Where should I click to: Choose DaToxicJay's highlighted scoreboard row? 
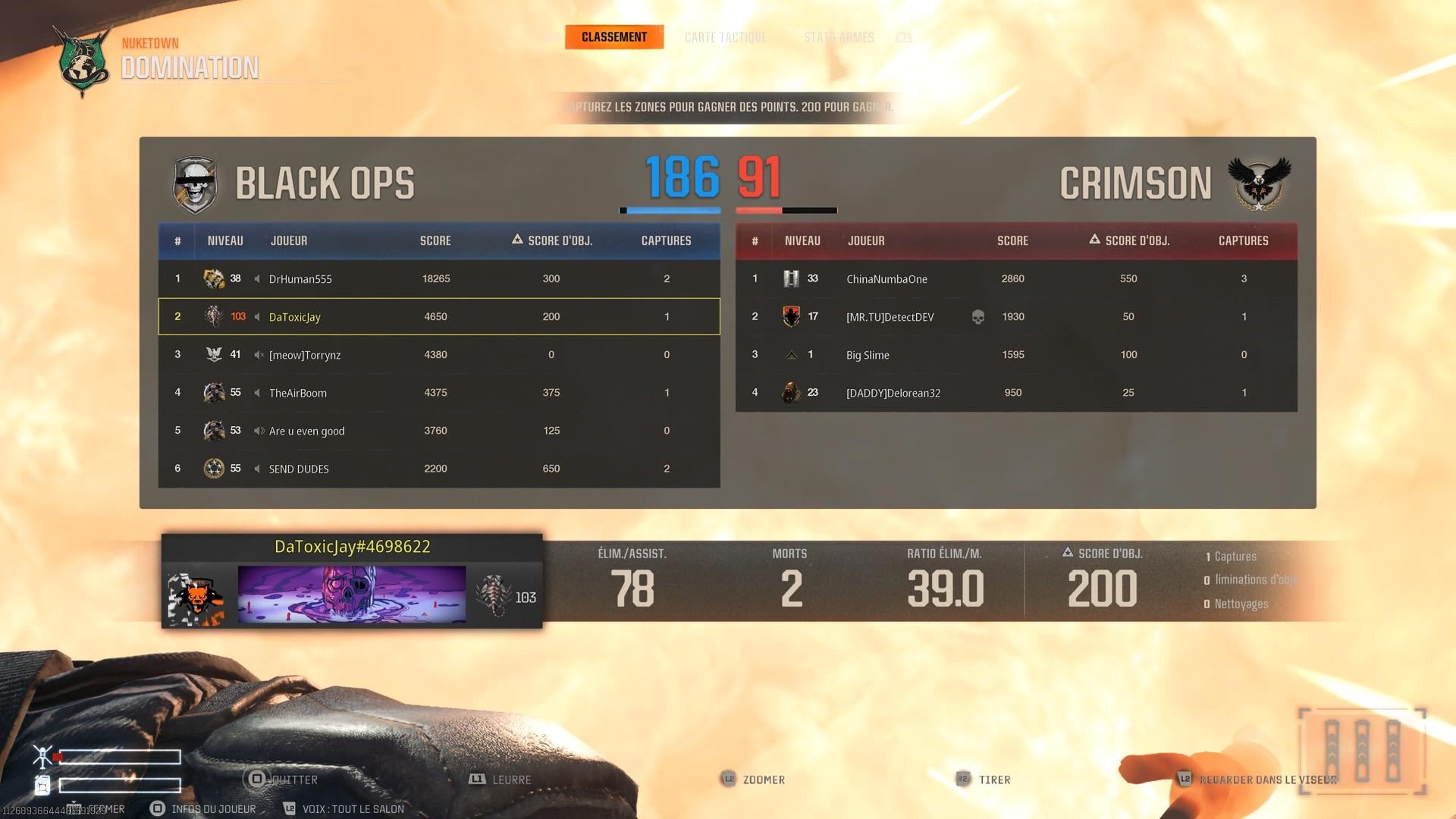click(438, 317)
